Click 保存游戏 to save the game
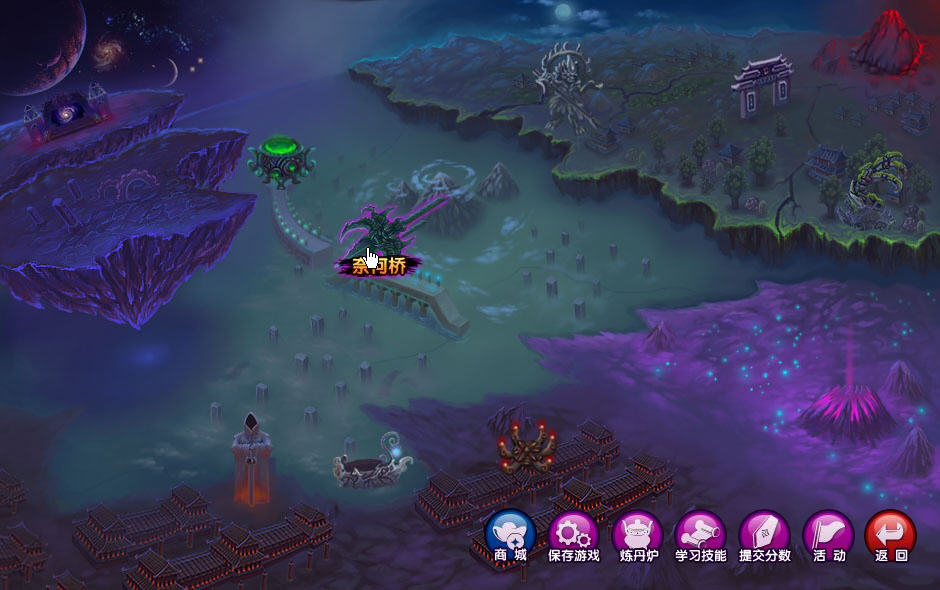This screenshot has width=940, height=590. tap(574, 534)
